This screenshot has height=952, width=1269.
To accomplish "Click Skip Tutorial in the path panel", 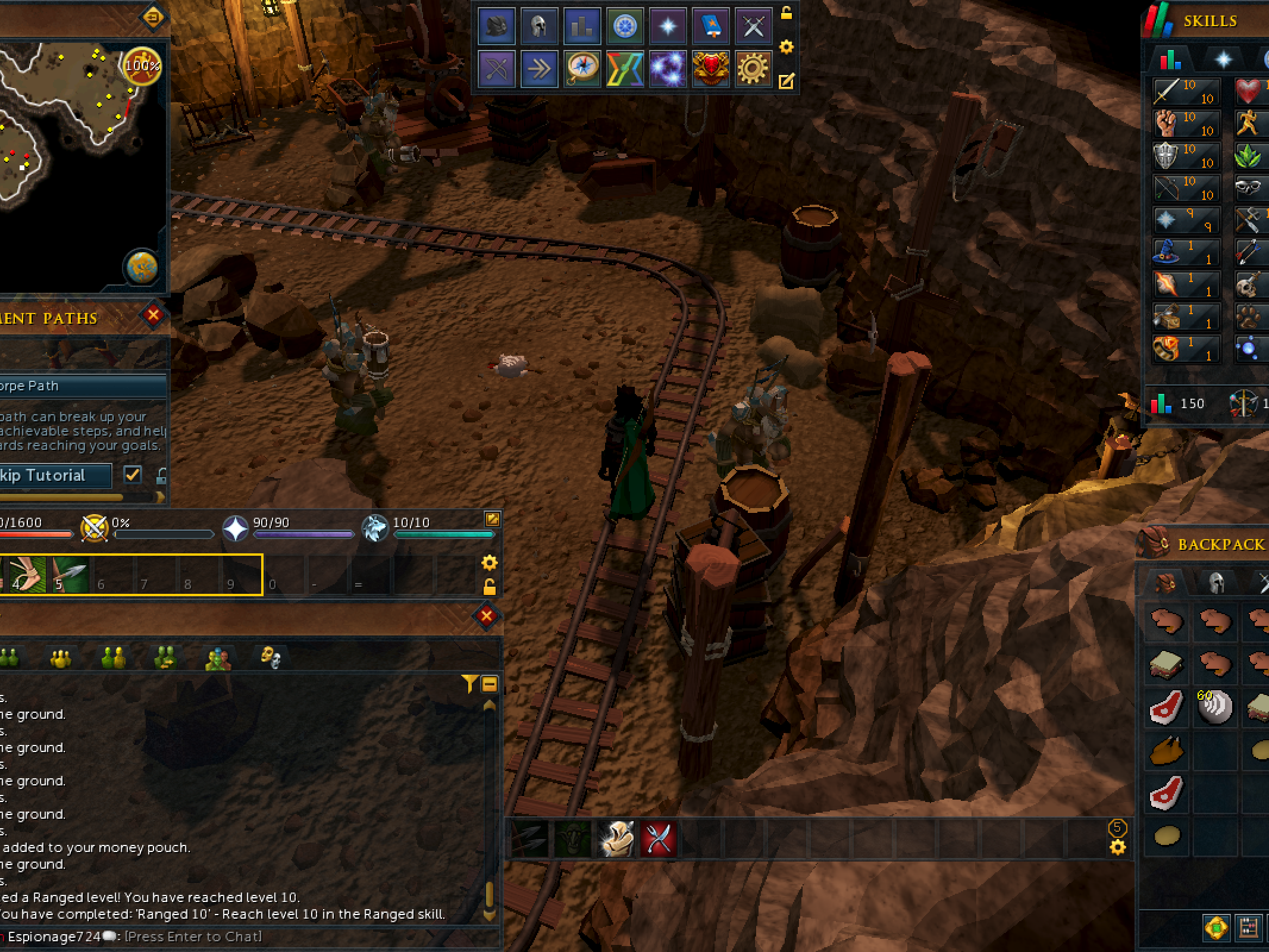I will pos(54,475).
